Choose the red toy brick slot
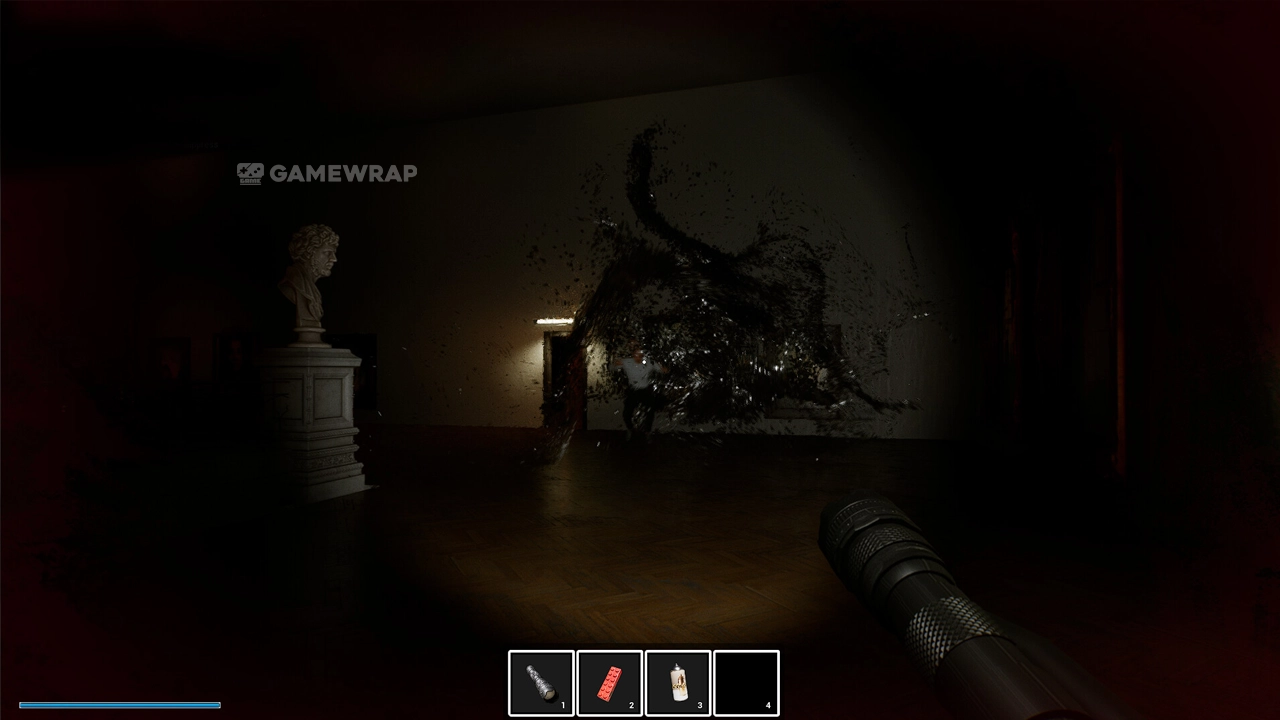 coord(610,683)
